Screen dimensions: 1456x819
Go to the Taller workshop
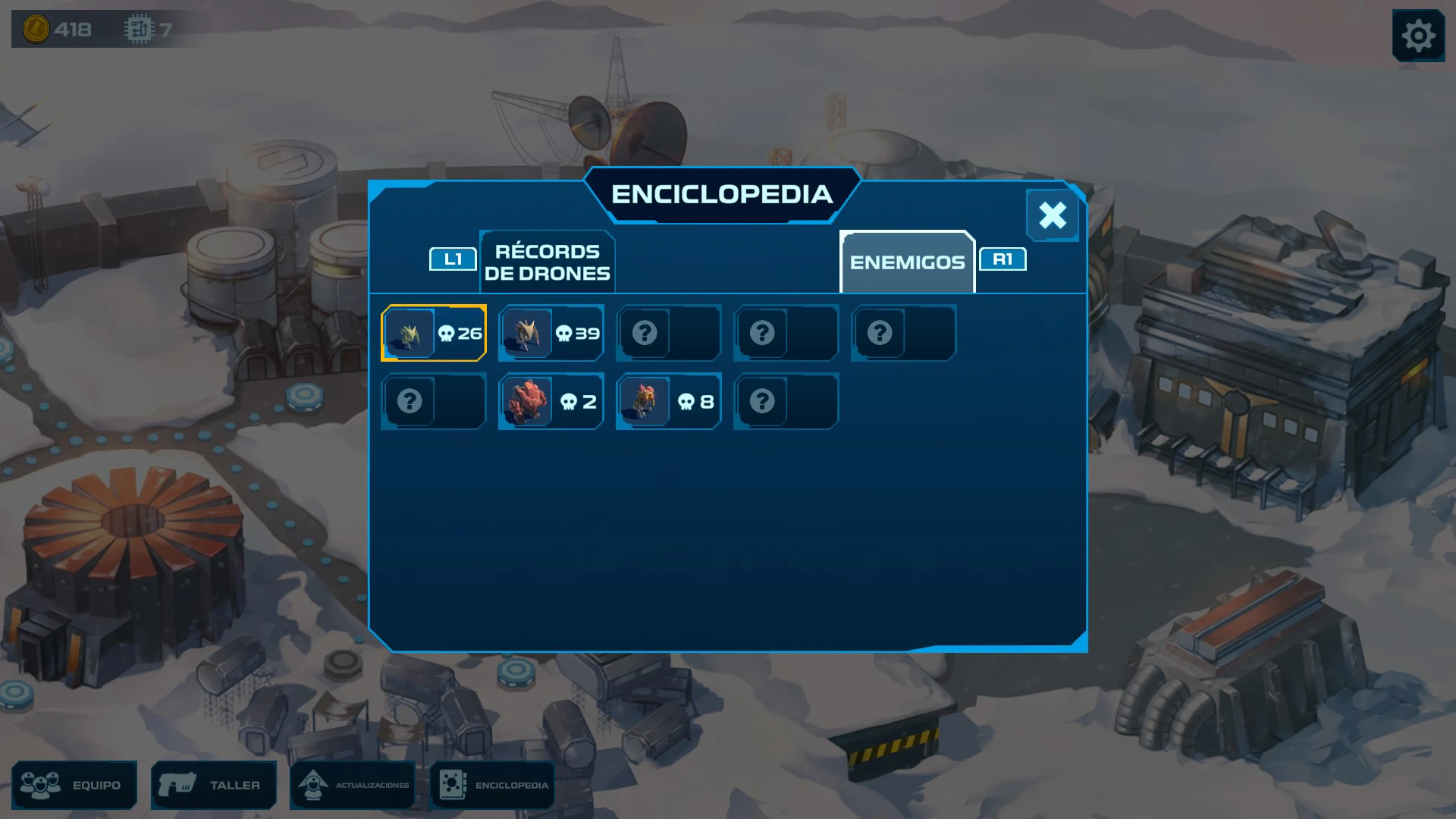[214, 785]
